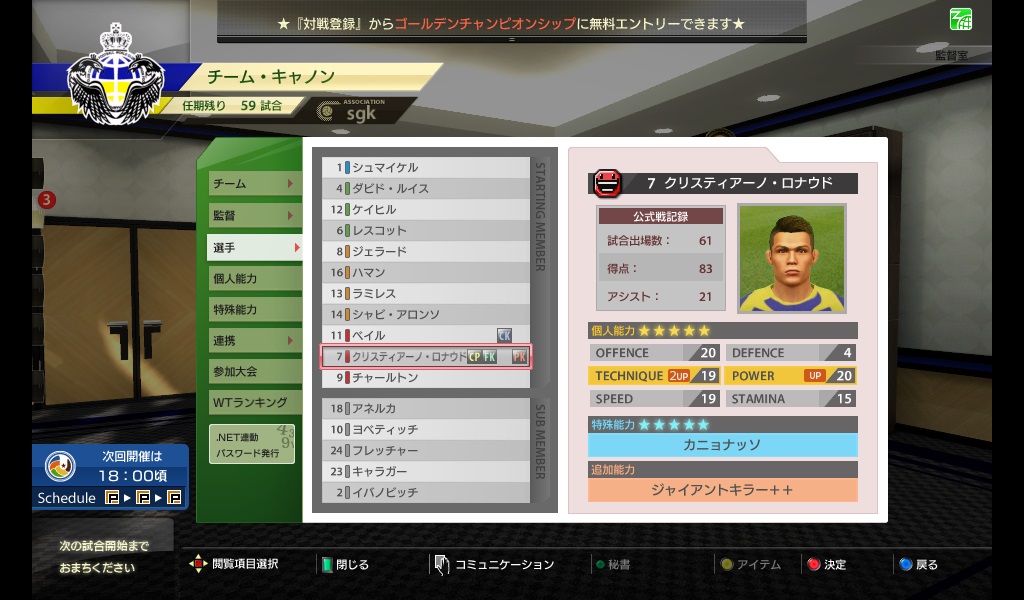
Task: Select the 参加大会 menu entry
Action: pos(251,371)
